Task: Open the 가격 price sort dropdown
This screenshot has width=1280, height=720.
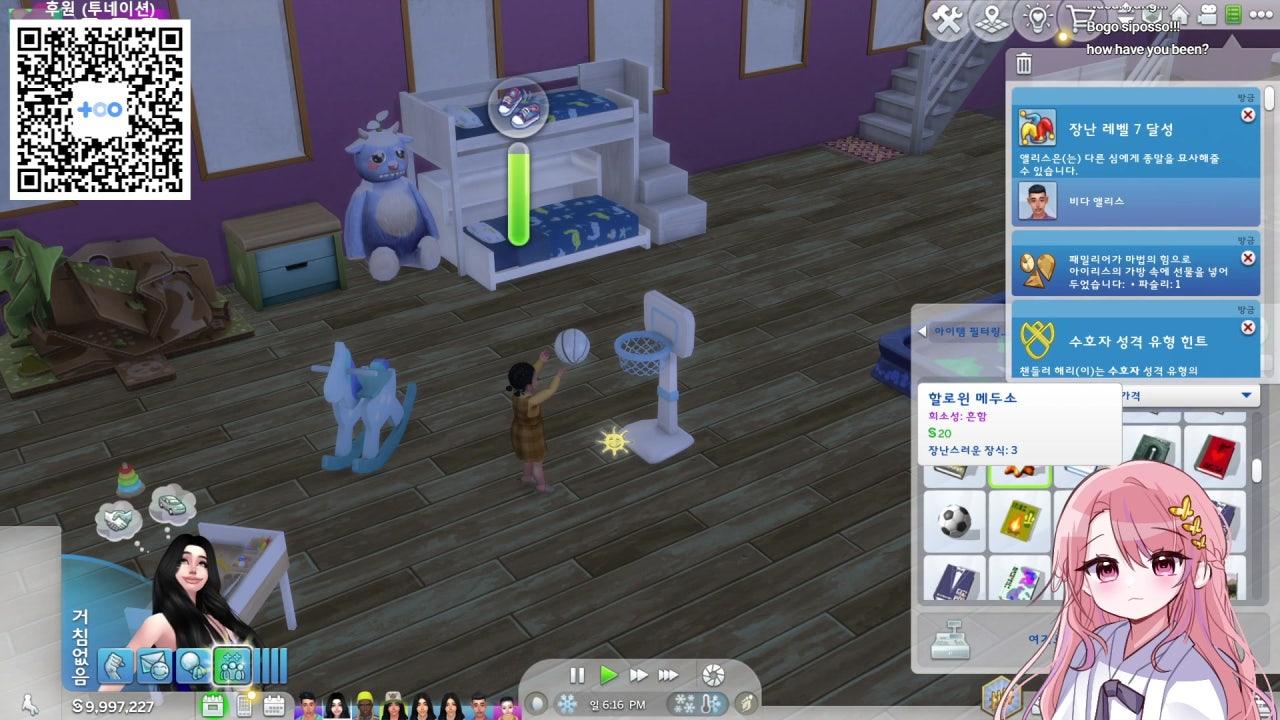Action: point(1244,394)
